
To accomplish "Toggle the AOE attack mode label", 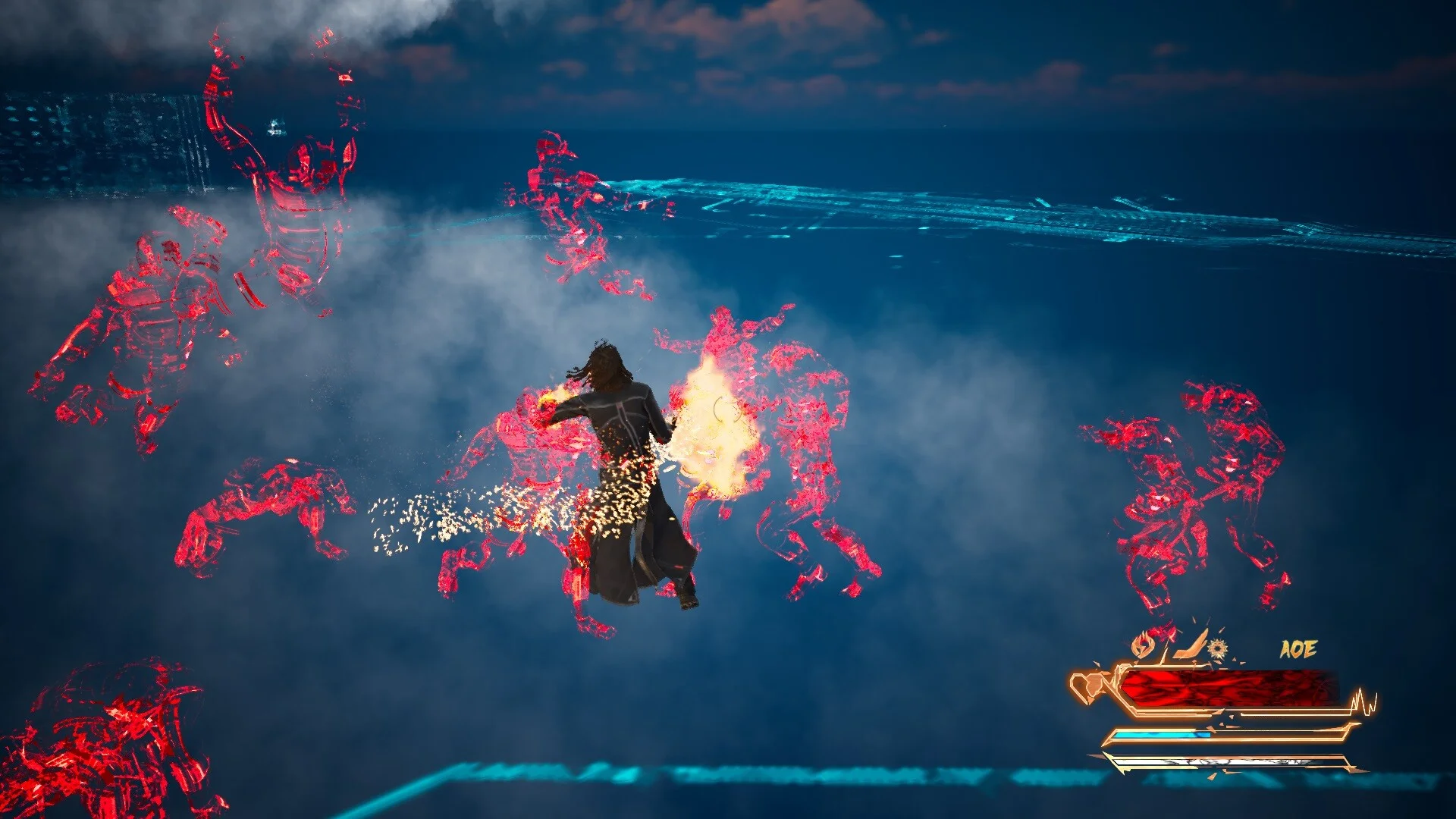I will (1298, 649).
